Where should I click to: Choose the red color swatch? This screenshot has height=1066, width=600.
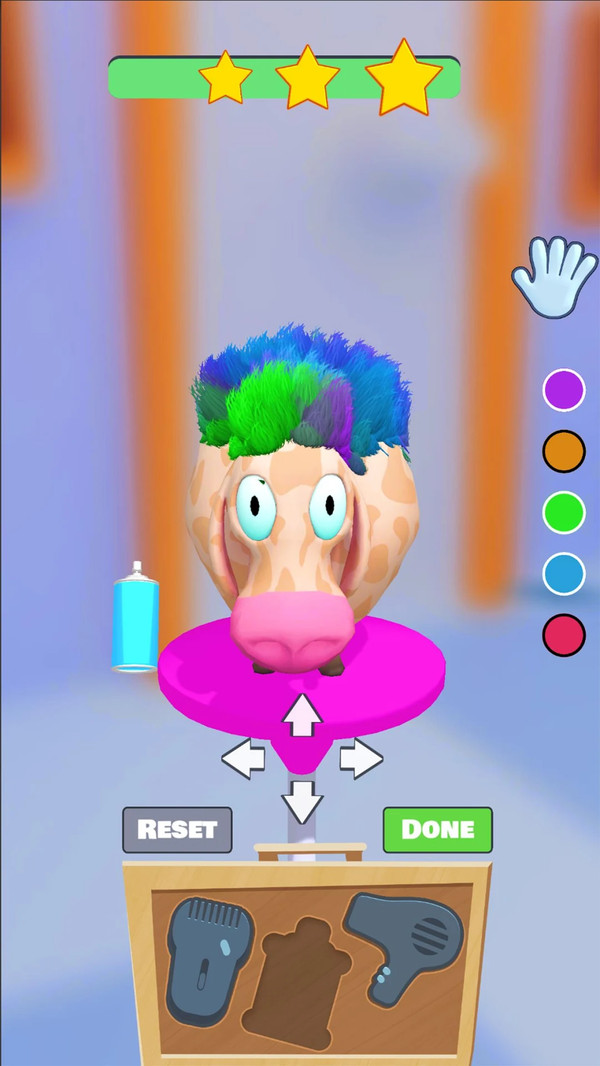coord(563,635)
